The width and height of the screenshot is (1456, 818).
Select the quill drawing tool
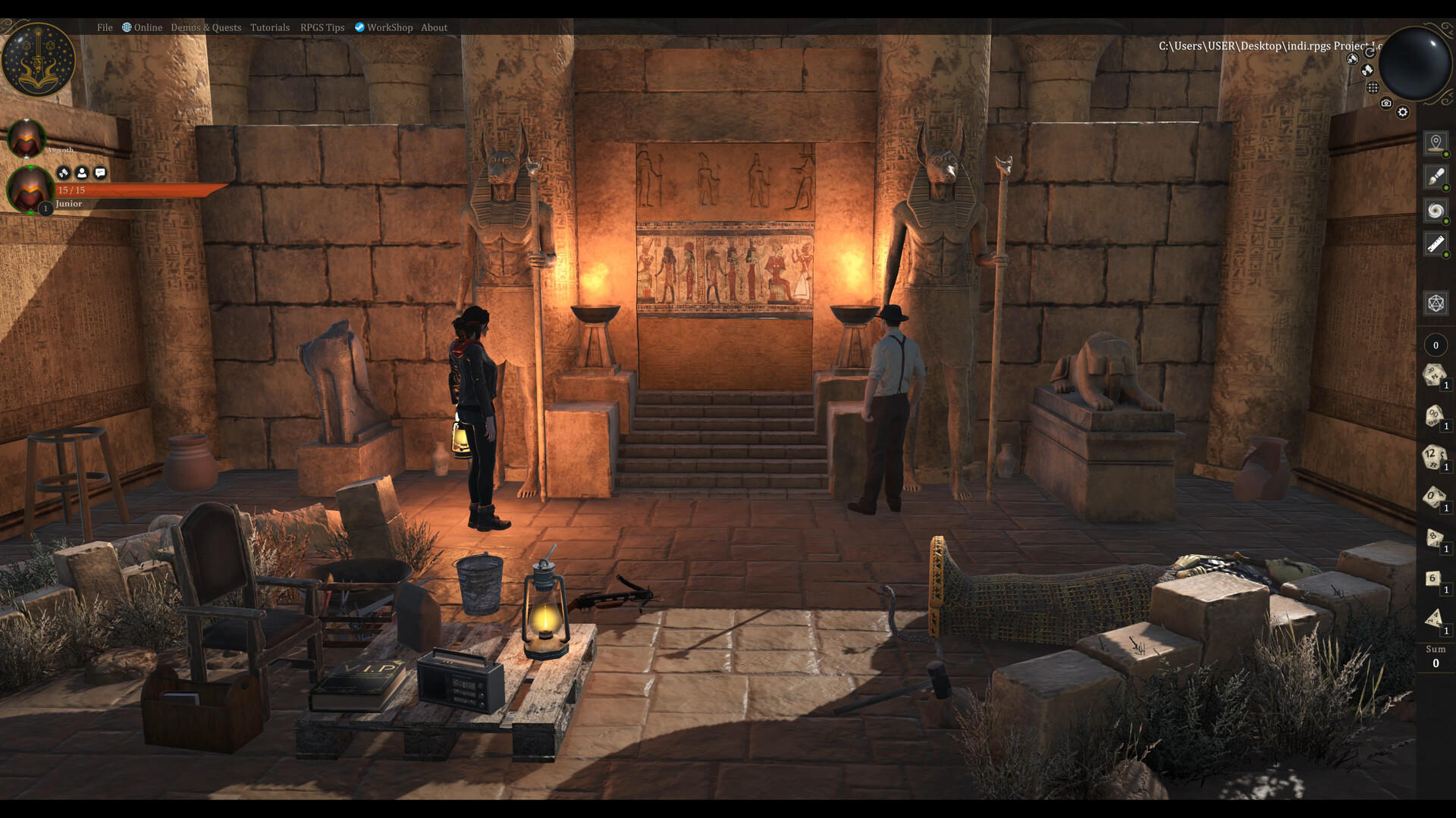[x=1435, y=177]
